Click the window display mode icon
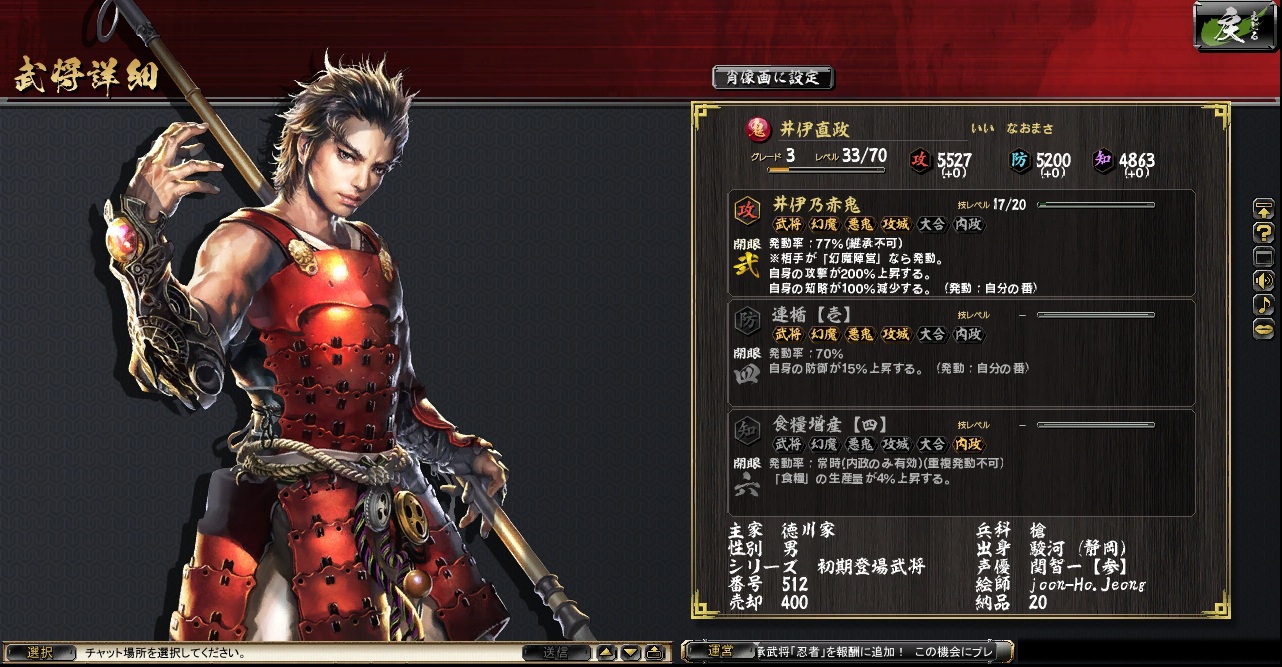Screen dimensions: 1282x667 click(1263, 256)
